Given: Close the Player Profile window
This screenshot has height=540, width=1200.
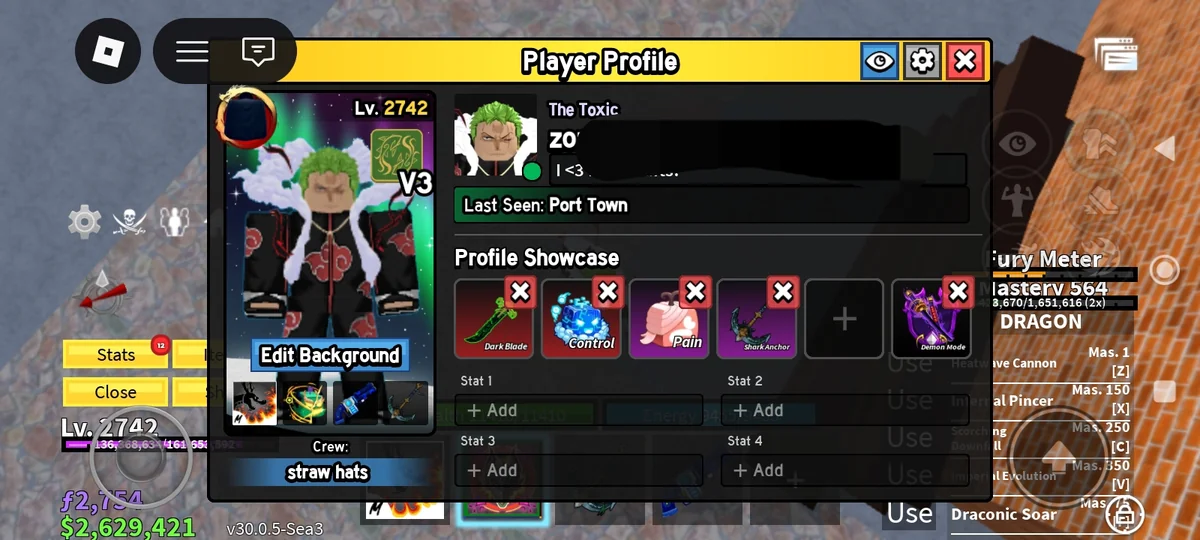Looking at the screenshot, I should pos(964,62).
